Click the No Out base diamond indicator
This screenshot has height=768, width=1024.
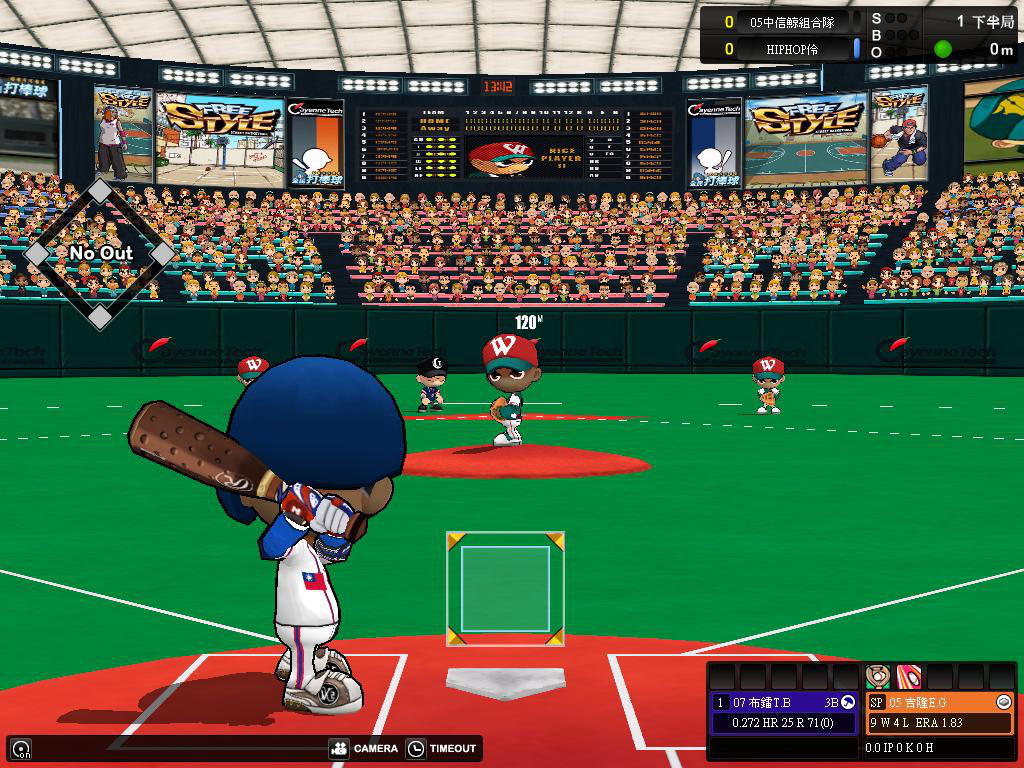click(x=100, y=253)
